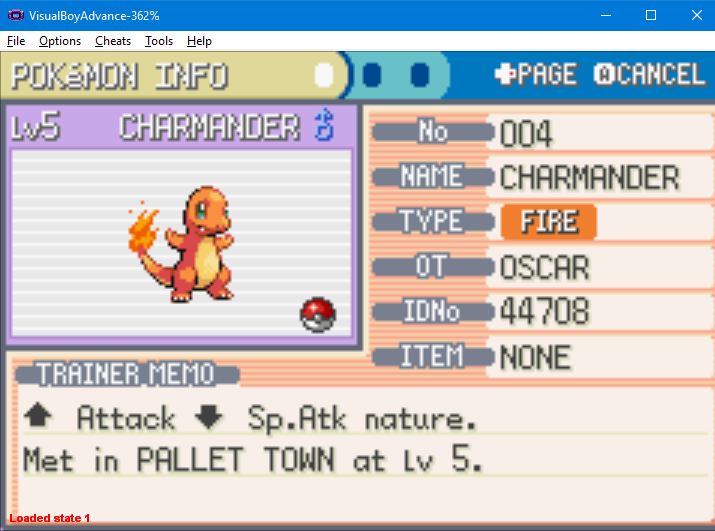Minimize the emulator window
Screen dimensions: 715x531
[605, 15]
